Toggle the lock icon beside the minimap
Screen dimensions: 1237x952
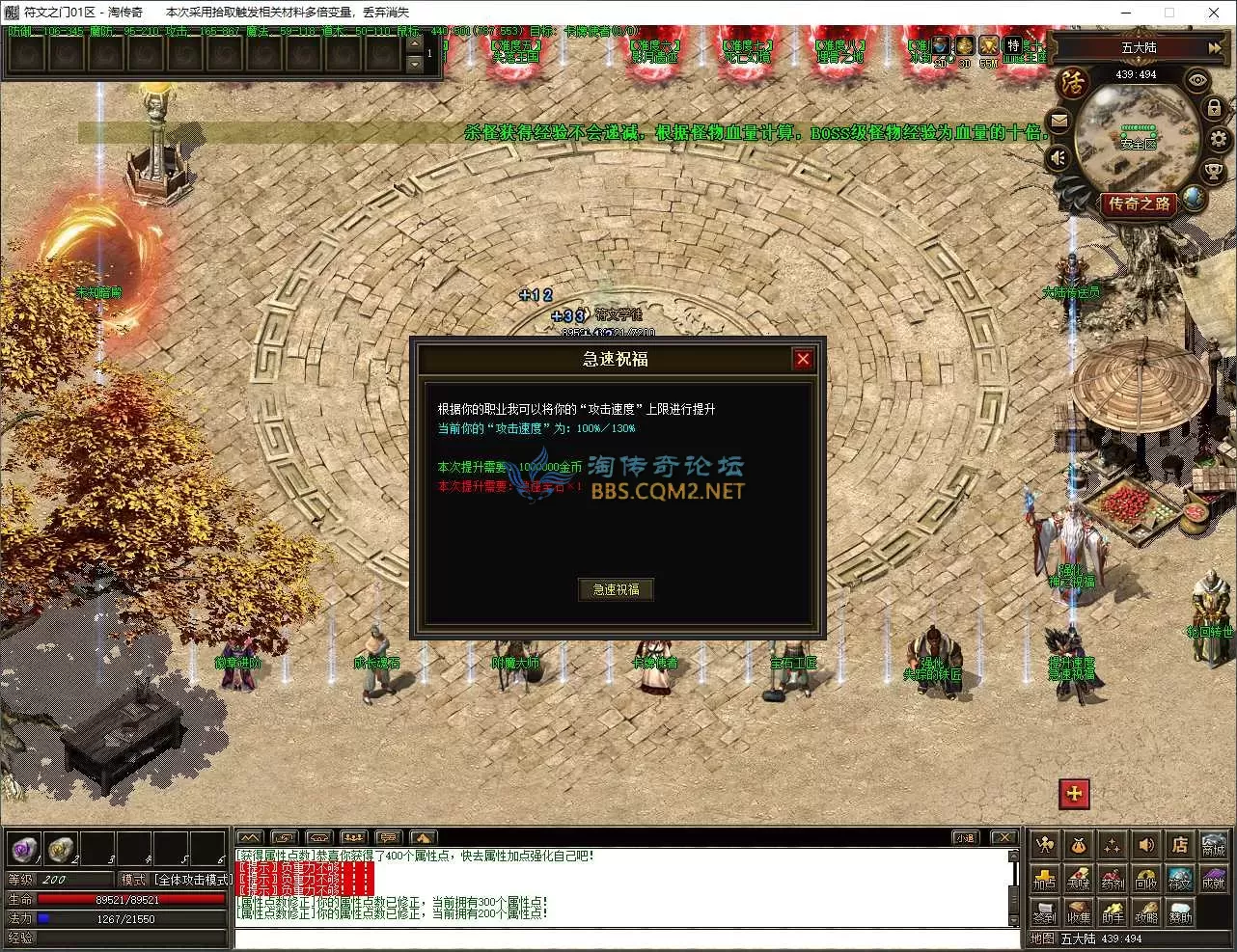point(1213,106)
